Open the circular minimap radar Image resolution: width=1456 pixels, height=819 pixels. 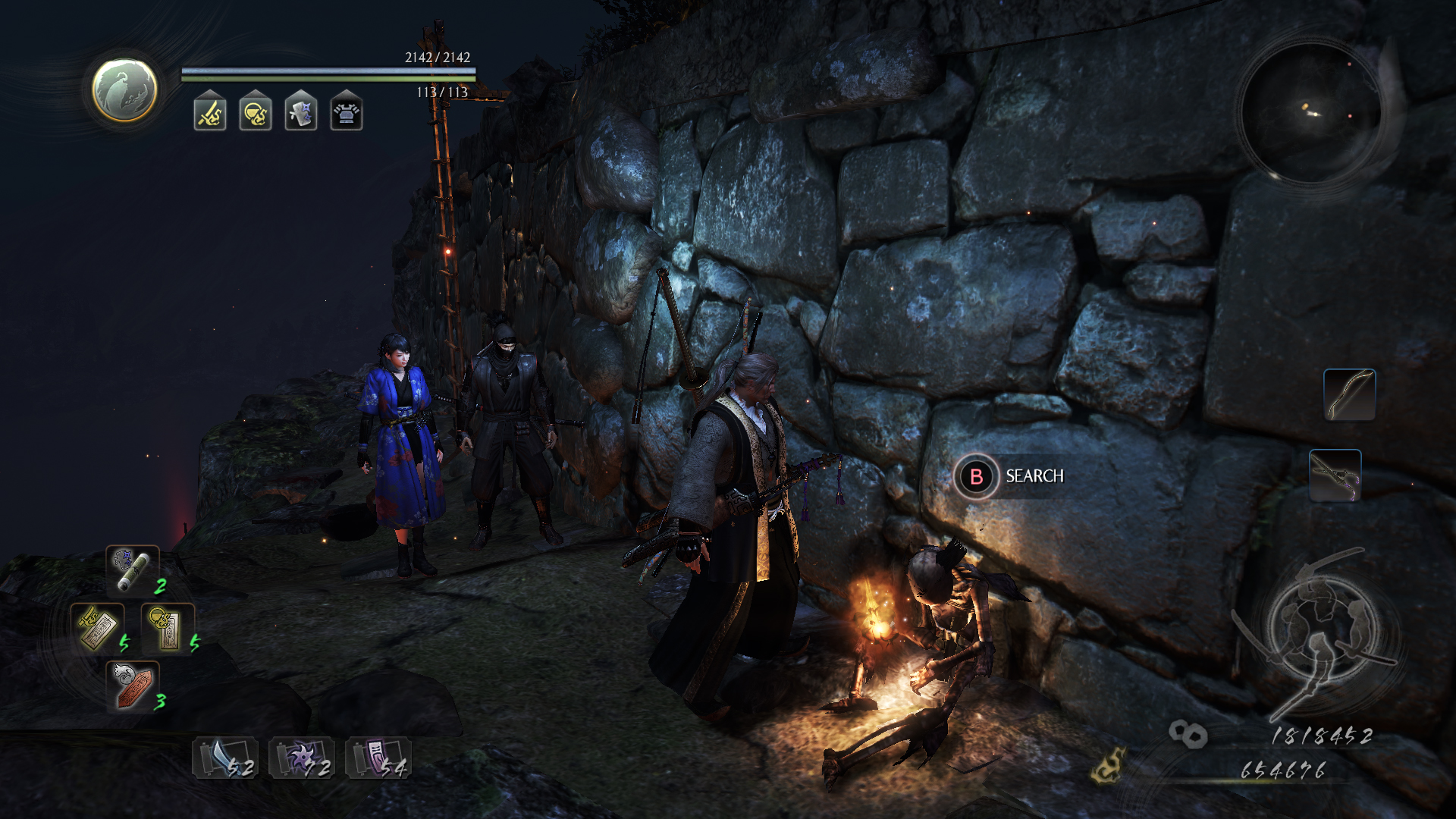1311,113
